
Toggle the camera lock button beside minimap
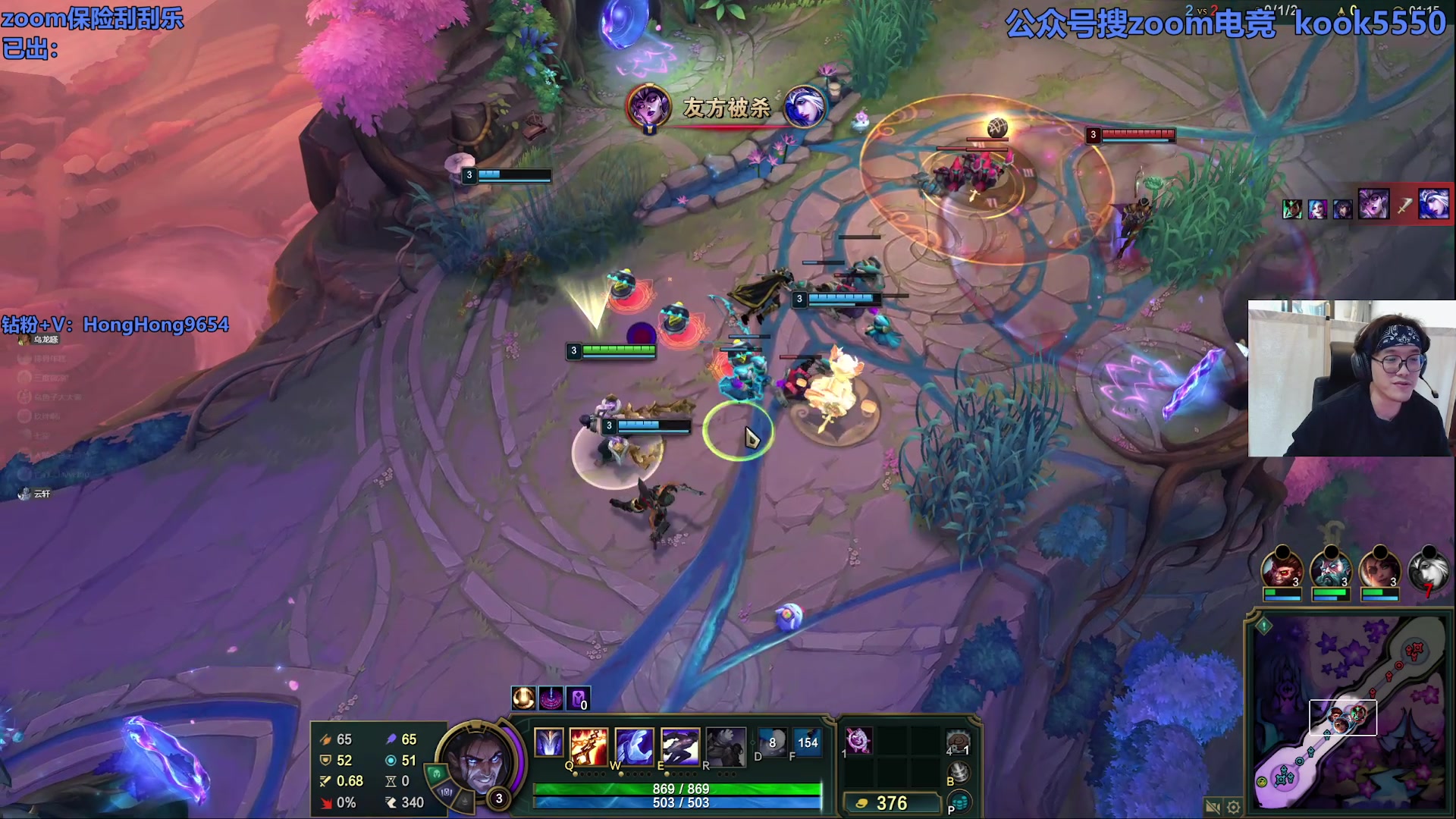point(1212,807)
